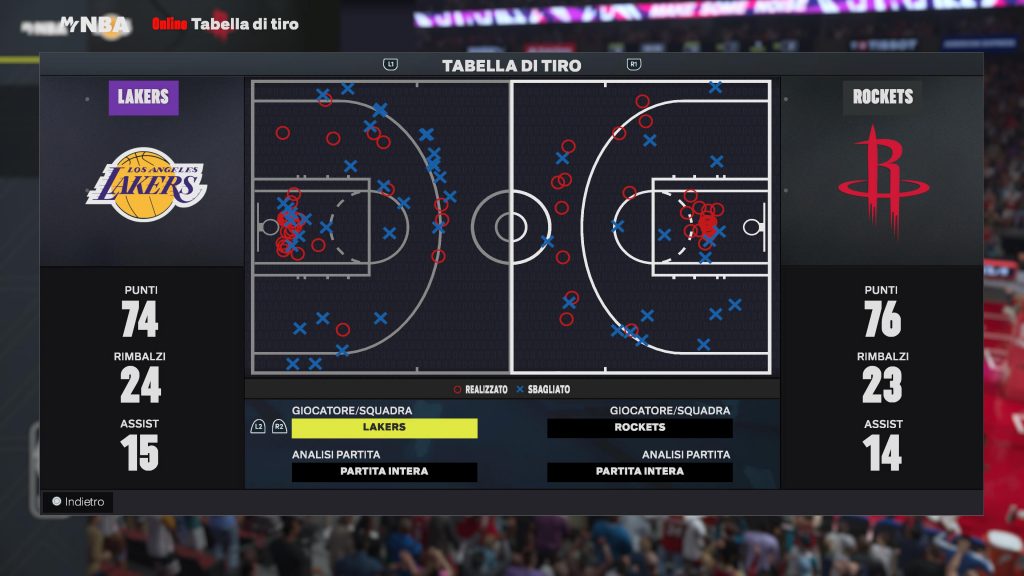Go back with the Indietro button
The width and height of the screenshot is (1024, 576).
(78, 502)
